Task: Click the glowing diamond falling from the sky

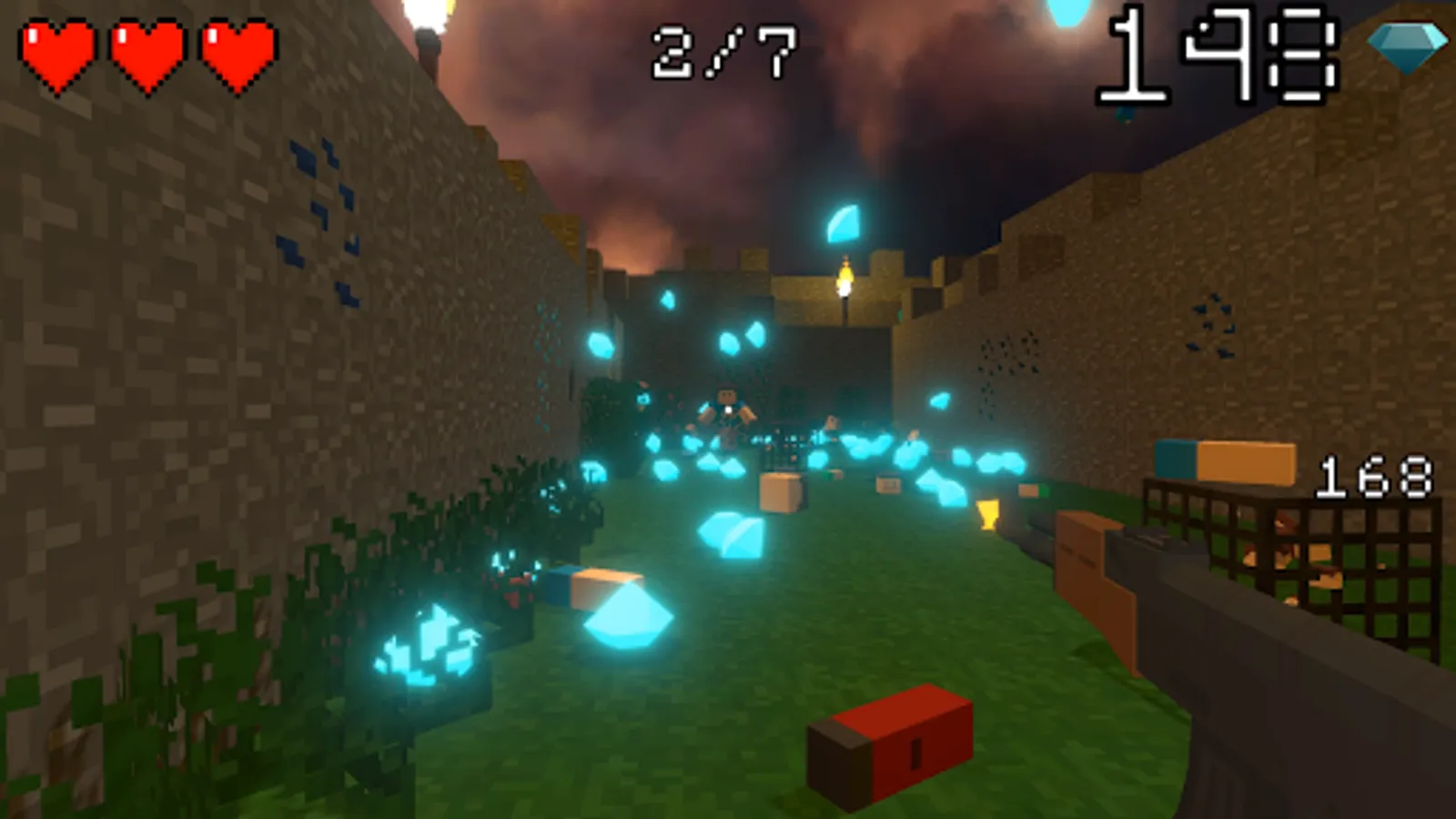Action: click(x=842, y=223)
